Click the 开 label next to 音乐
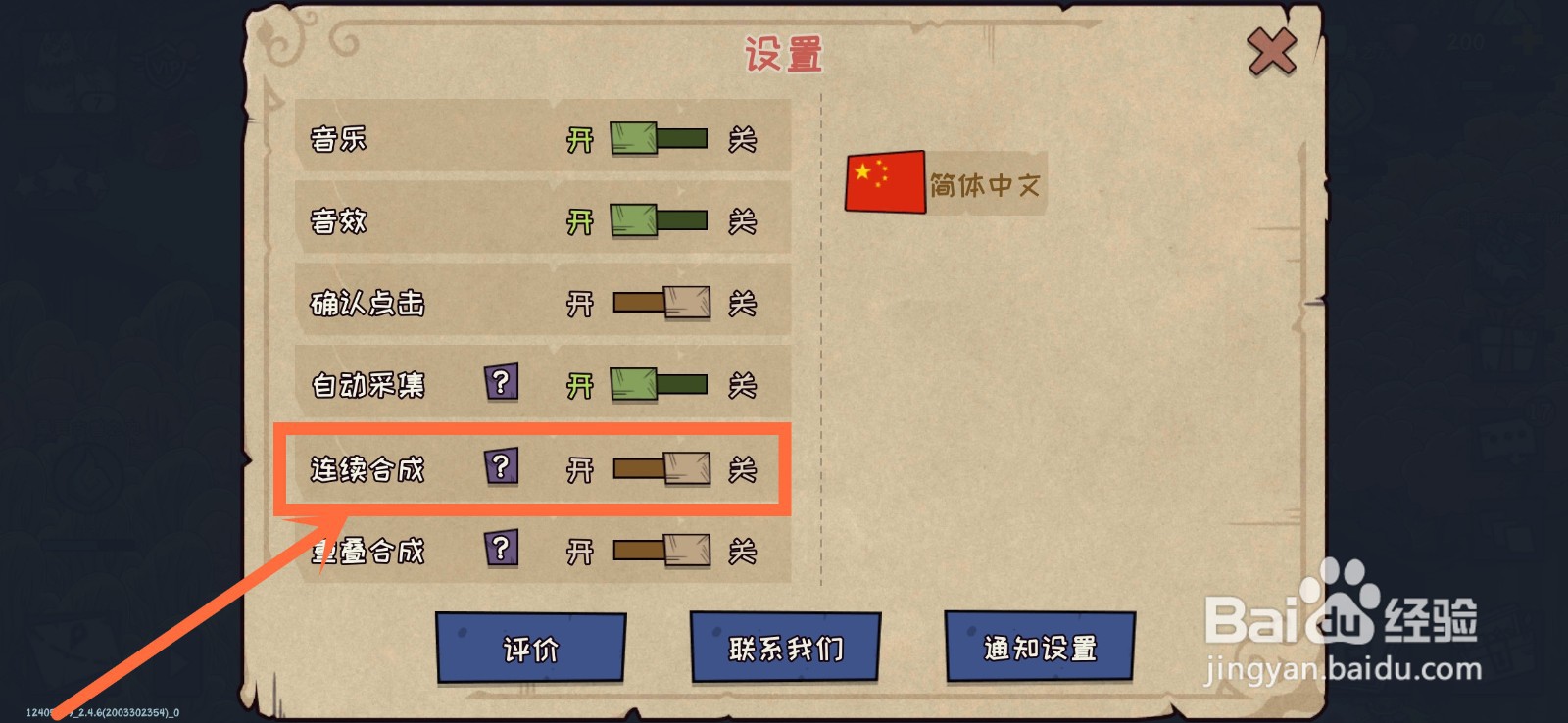The height and width of the screenshot is (723, 1568). point(580,138)
